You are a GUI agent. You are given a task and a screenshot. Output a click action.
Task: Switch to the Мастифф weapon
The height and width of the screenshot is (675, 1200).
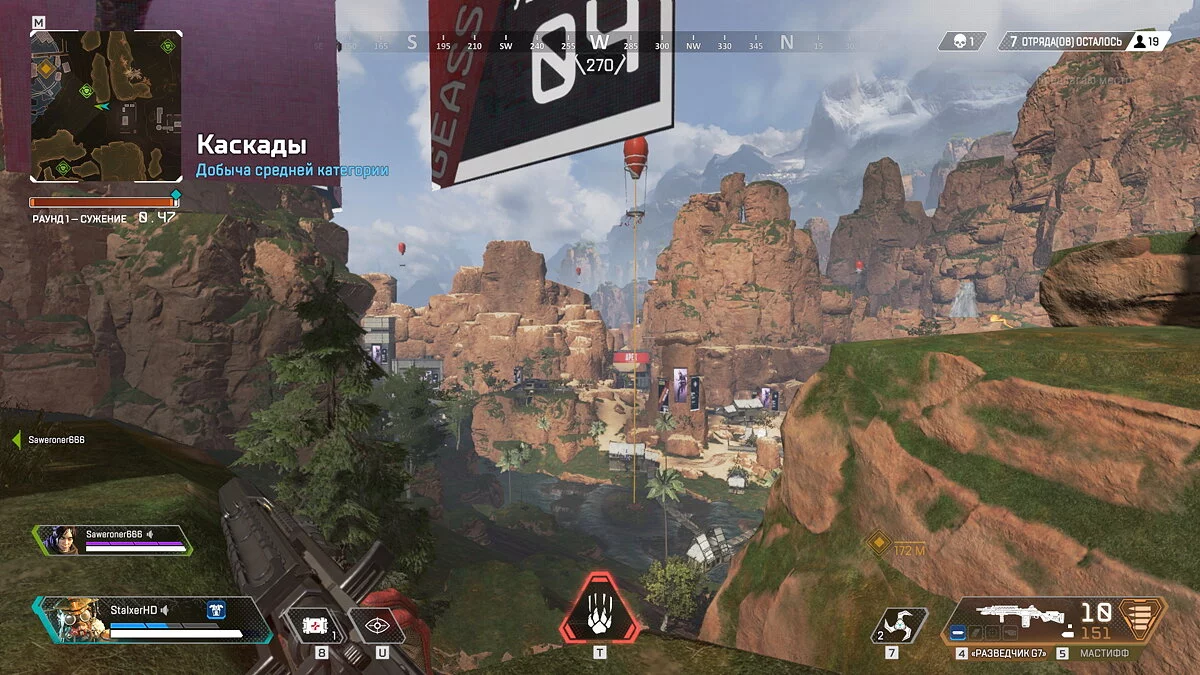pos(1100,653)
